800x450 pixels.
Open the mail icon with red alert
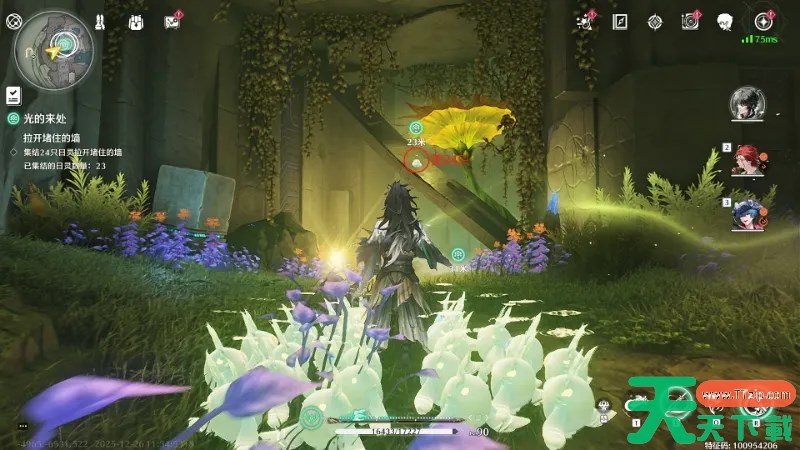click(170, 21)
